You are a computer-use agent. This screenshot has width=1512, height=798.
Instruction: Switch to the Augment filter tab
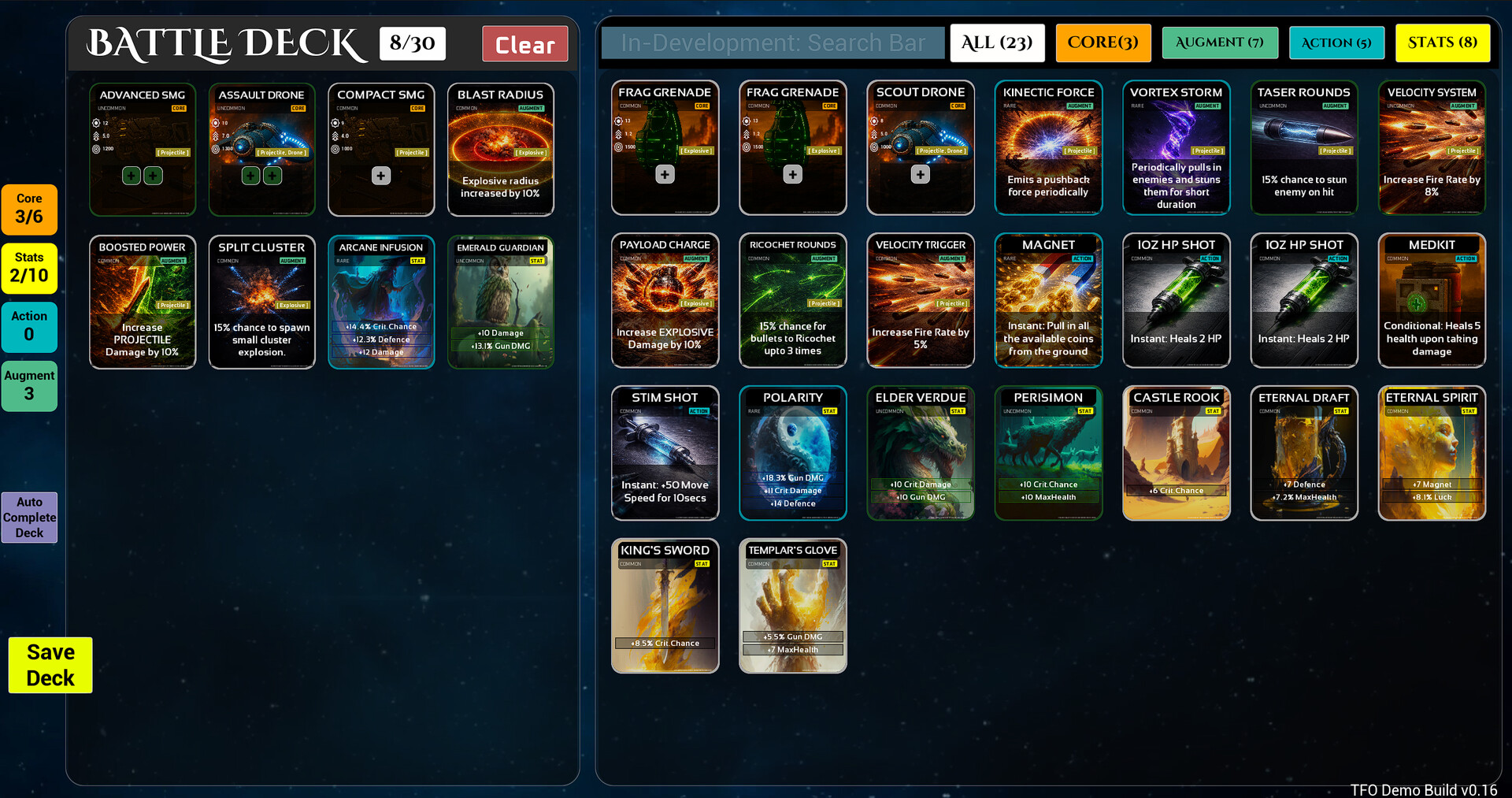(1218, 43)
